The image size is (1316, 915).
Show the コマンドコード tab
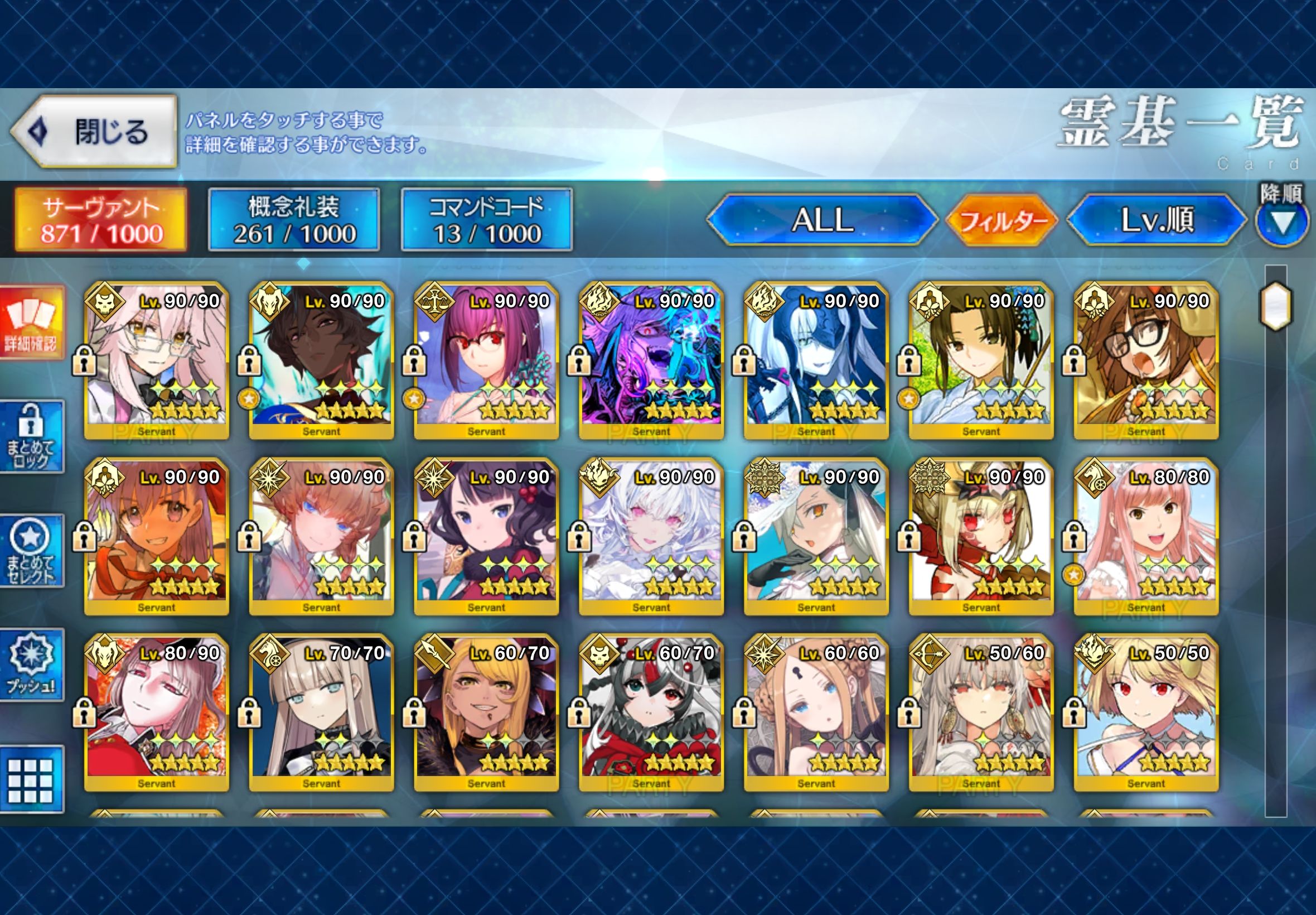click(486, 220)
